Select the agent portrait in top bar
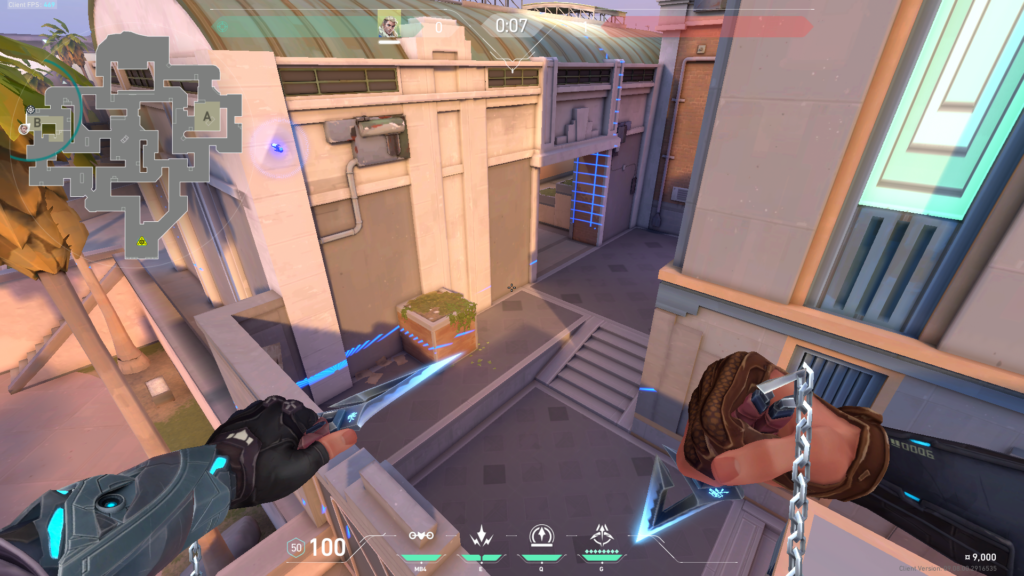The width and height of the screenshot is (1024, 576). (x=389, y=24)
